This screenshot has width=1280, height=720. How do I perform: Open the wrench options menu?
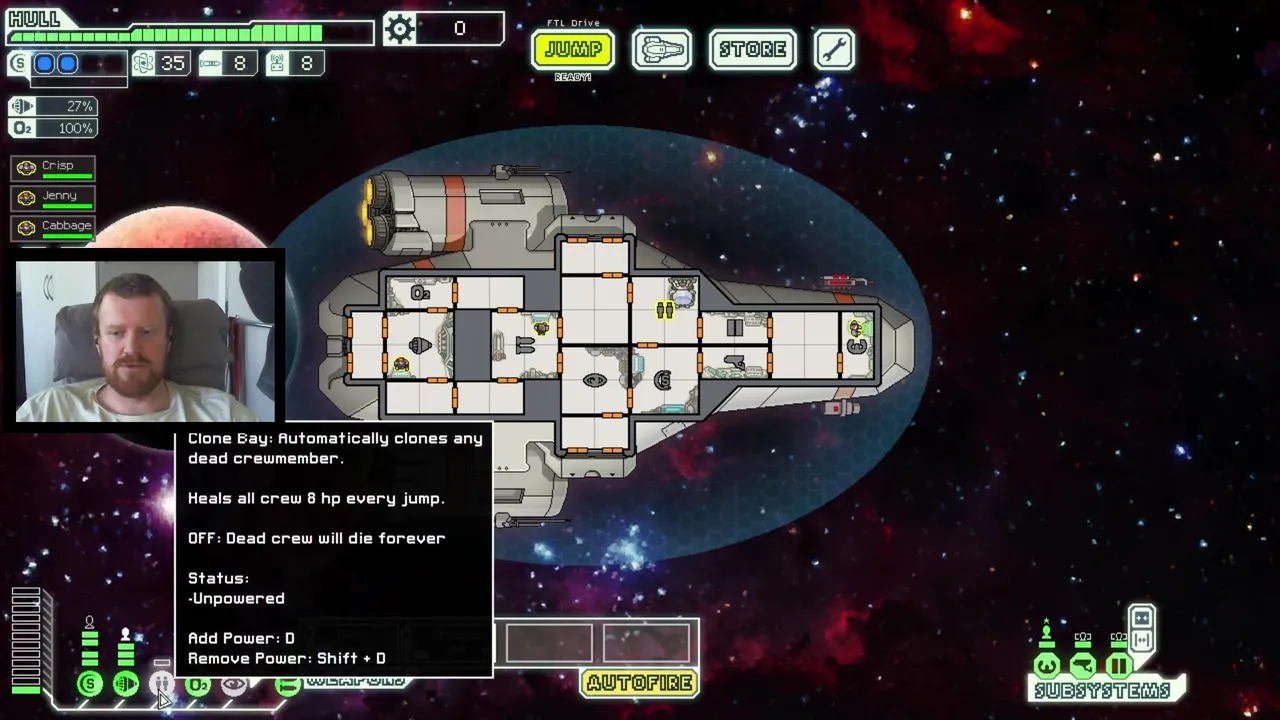[834, 50]
